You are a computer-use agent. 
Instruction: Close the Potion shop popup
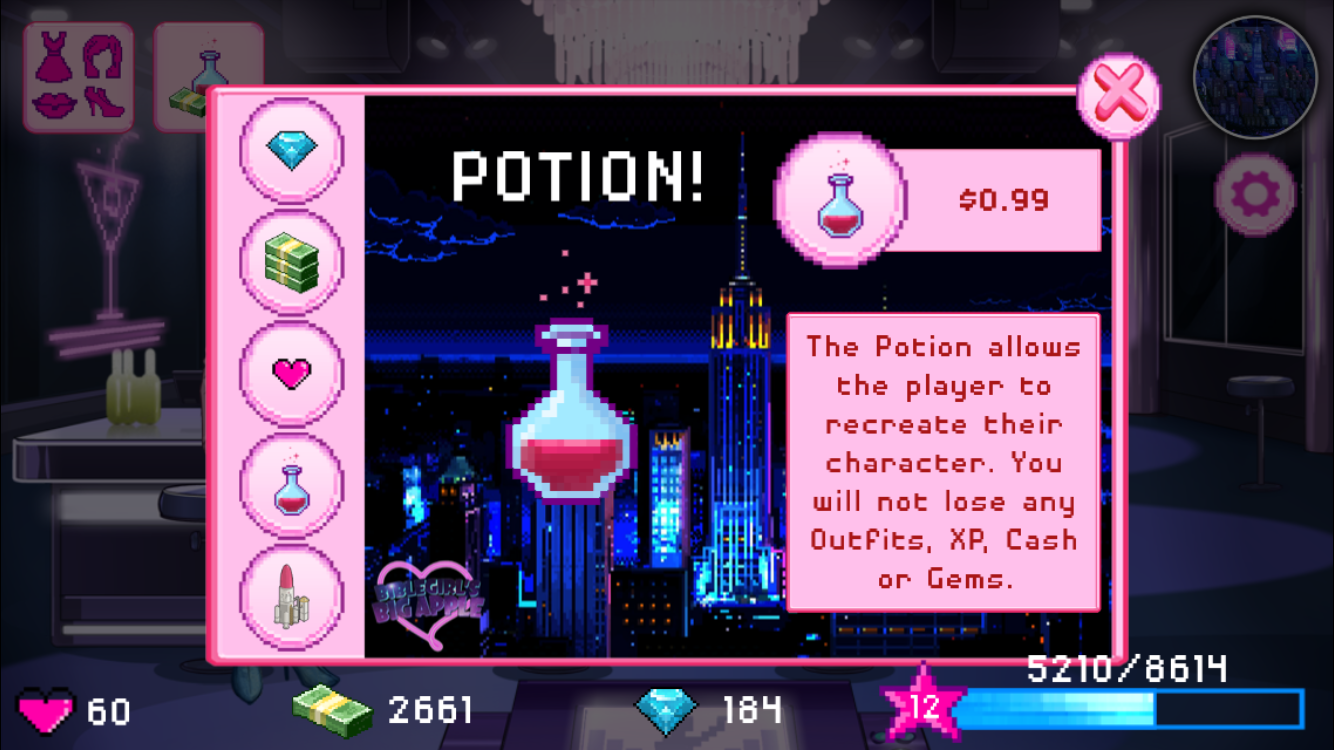pos(1118,97)
